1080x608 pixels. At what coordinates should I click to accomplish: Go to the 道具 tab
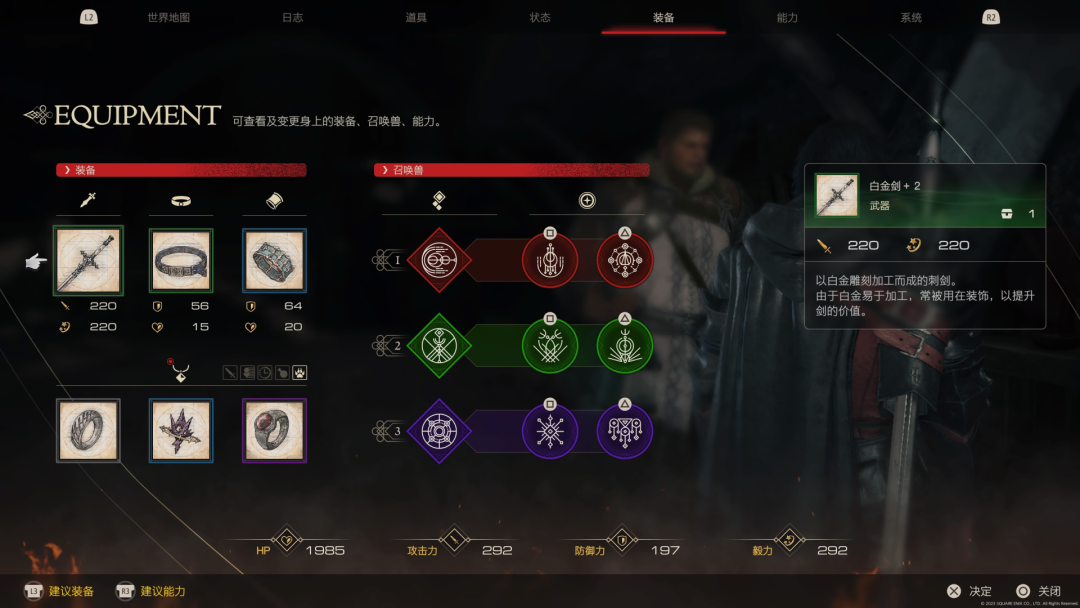pyautogui.click(x=416, y=18)
